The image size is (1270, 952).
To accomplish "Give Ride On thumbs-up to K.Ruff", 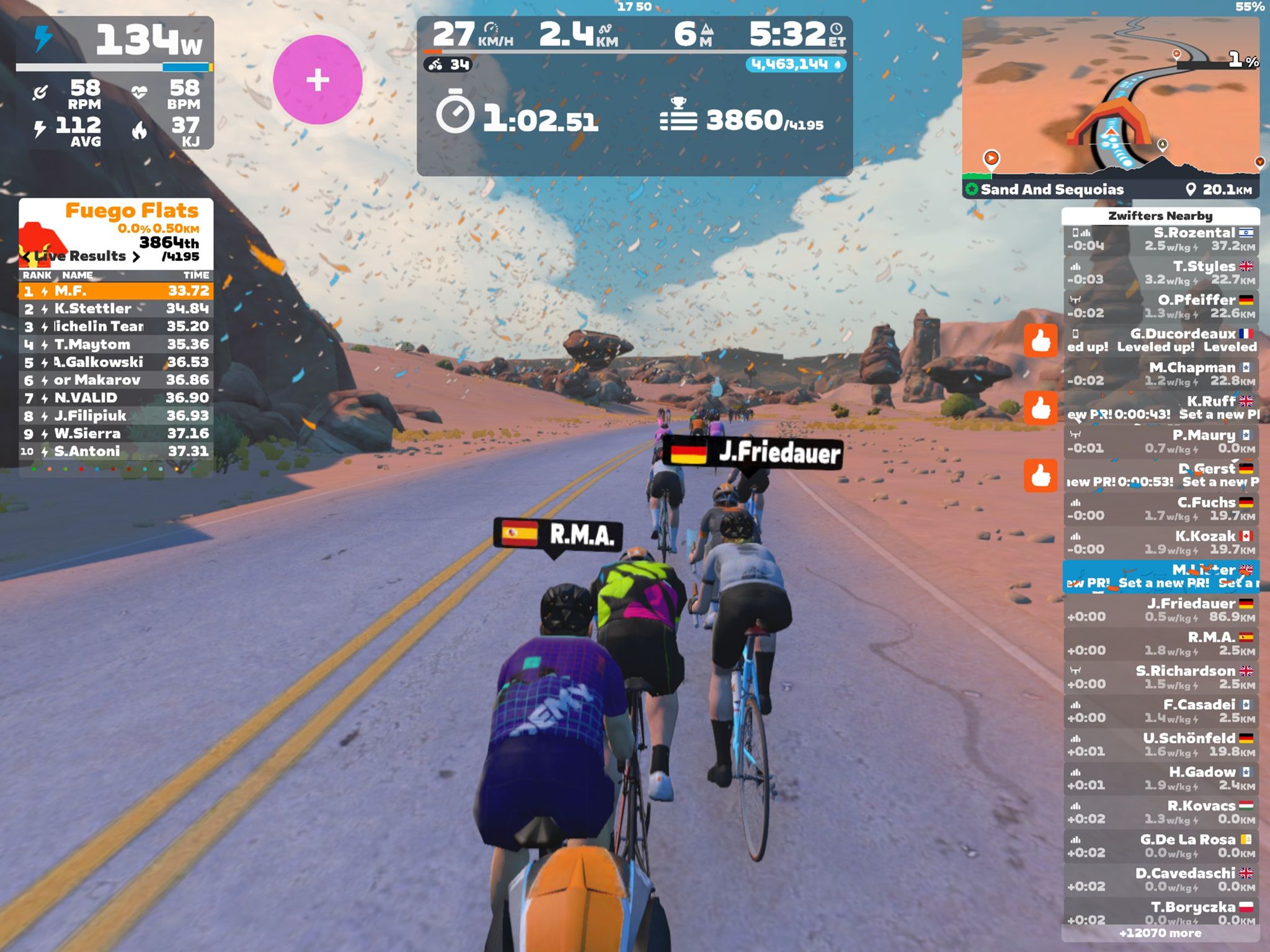I will tap(1041, 407).
